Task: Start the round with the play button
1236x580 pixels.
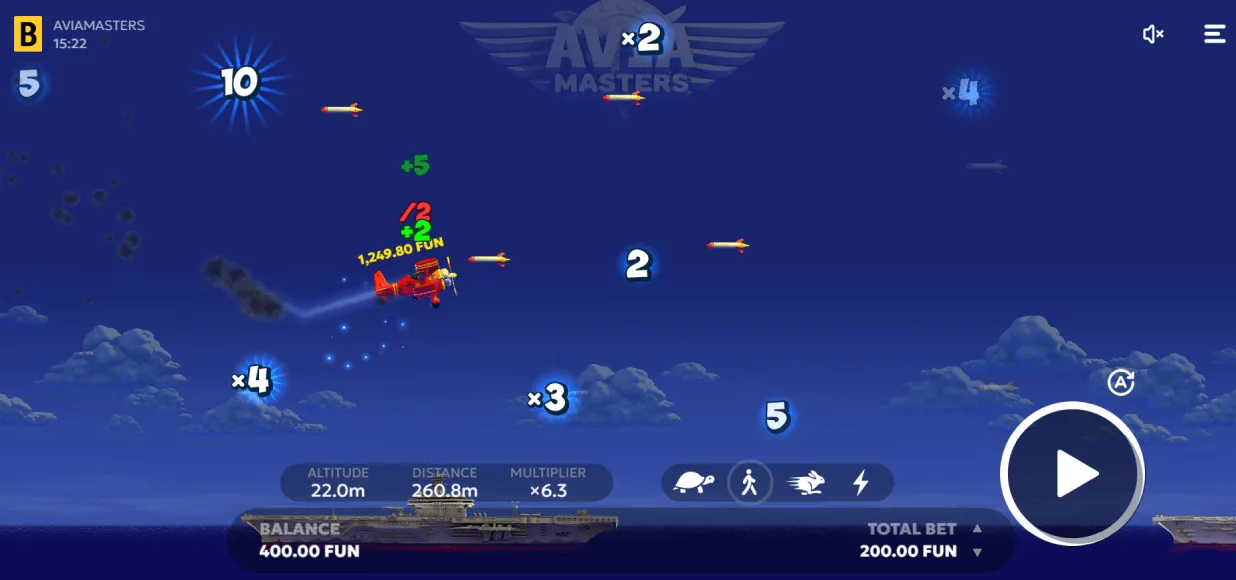Action: tap(1072, 474)
